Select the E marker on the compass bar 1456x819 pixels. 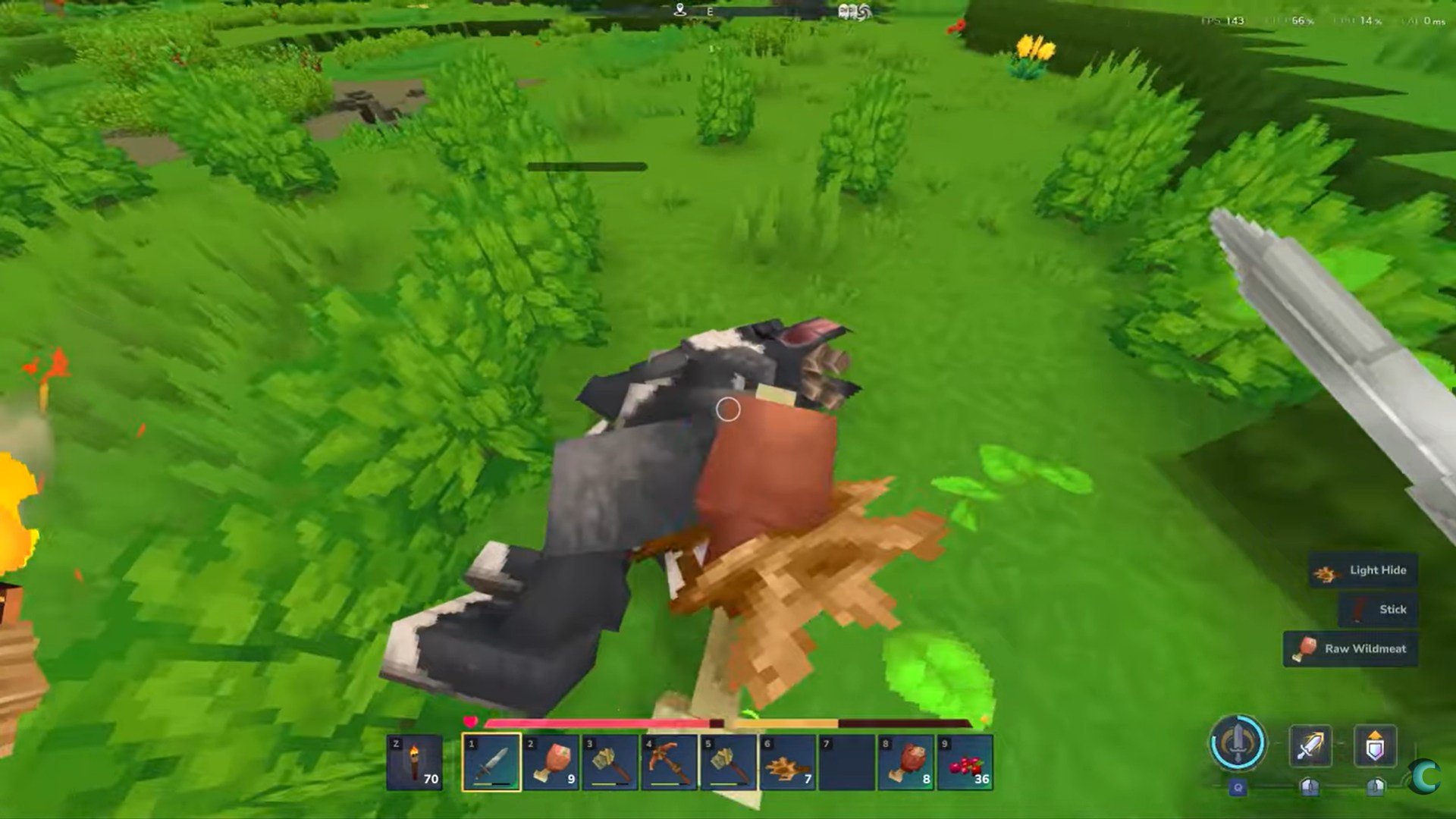[x=710, y=11]
